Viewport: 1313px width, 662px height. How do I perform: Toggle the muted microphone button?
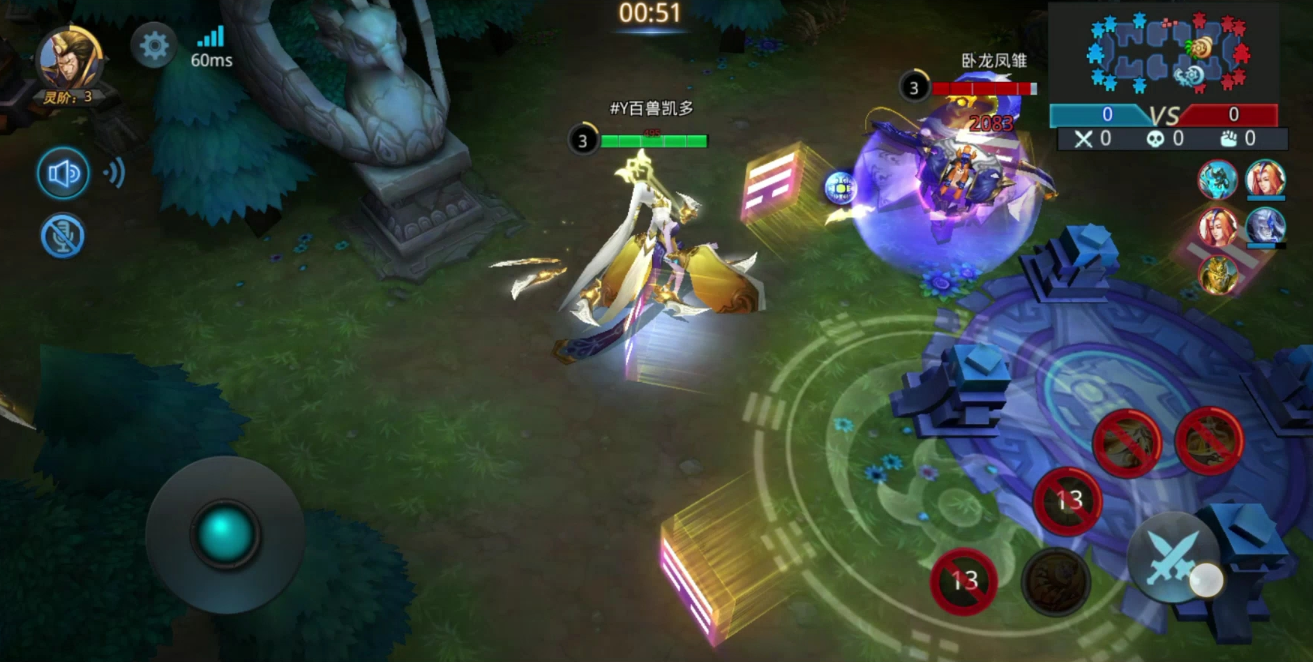tap(62, 236)
